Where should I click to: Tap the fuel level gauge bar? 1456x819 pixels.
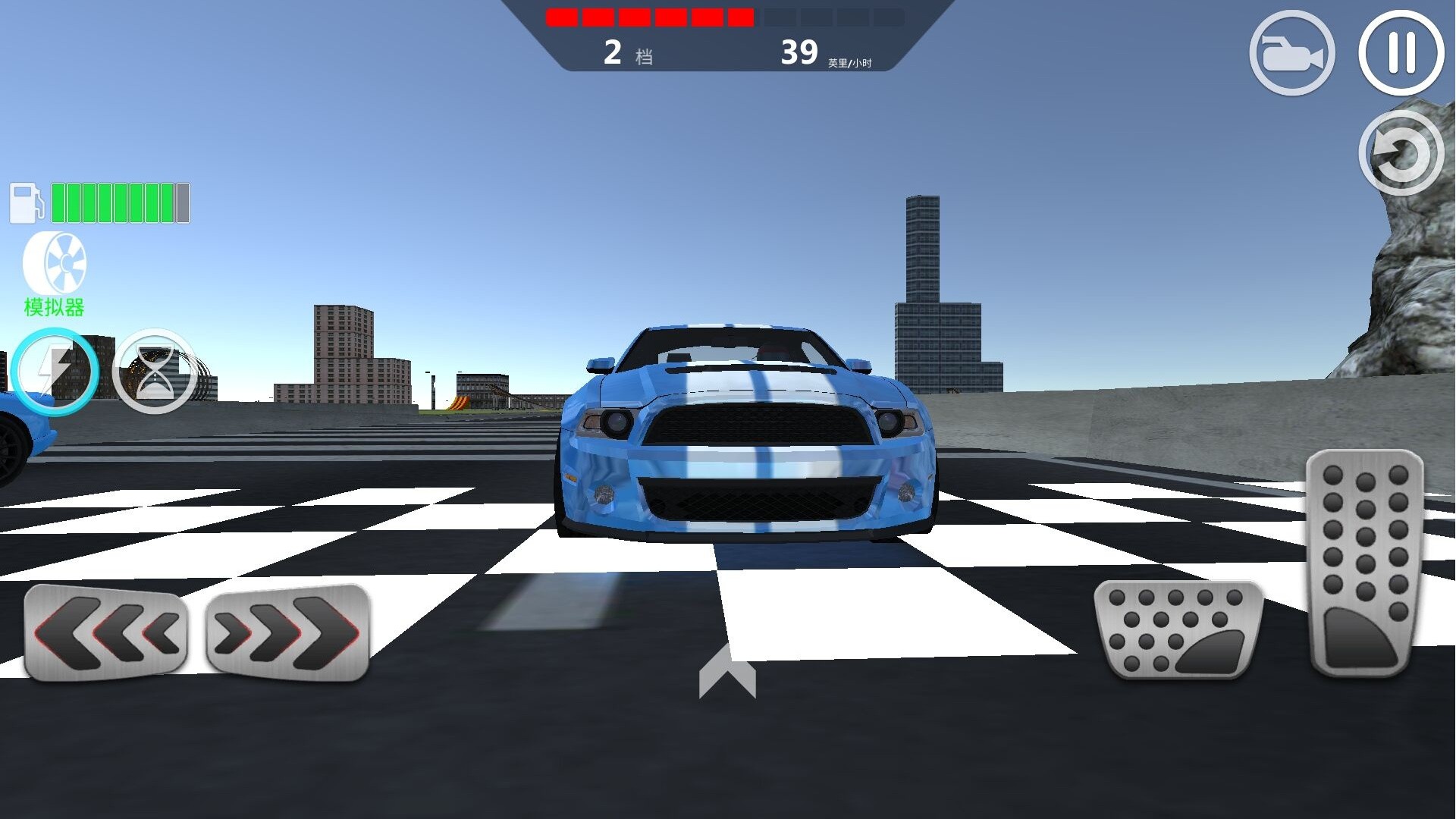(x=120, y=202)
